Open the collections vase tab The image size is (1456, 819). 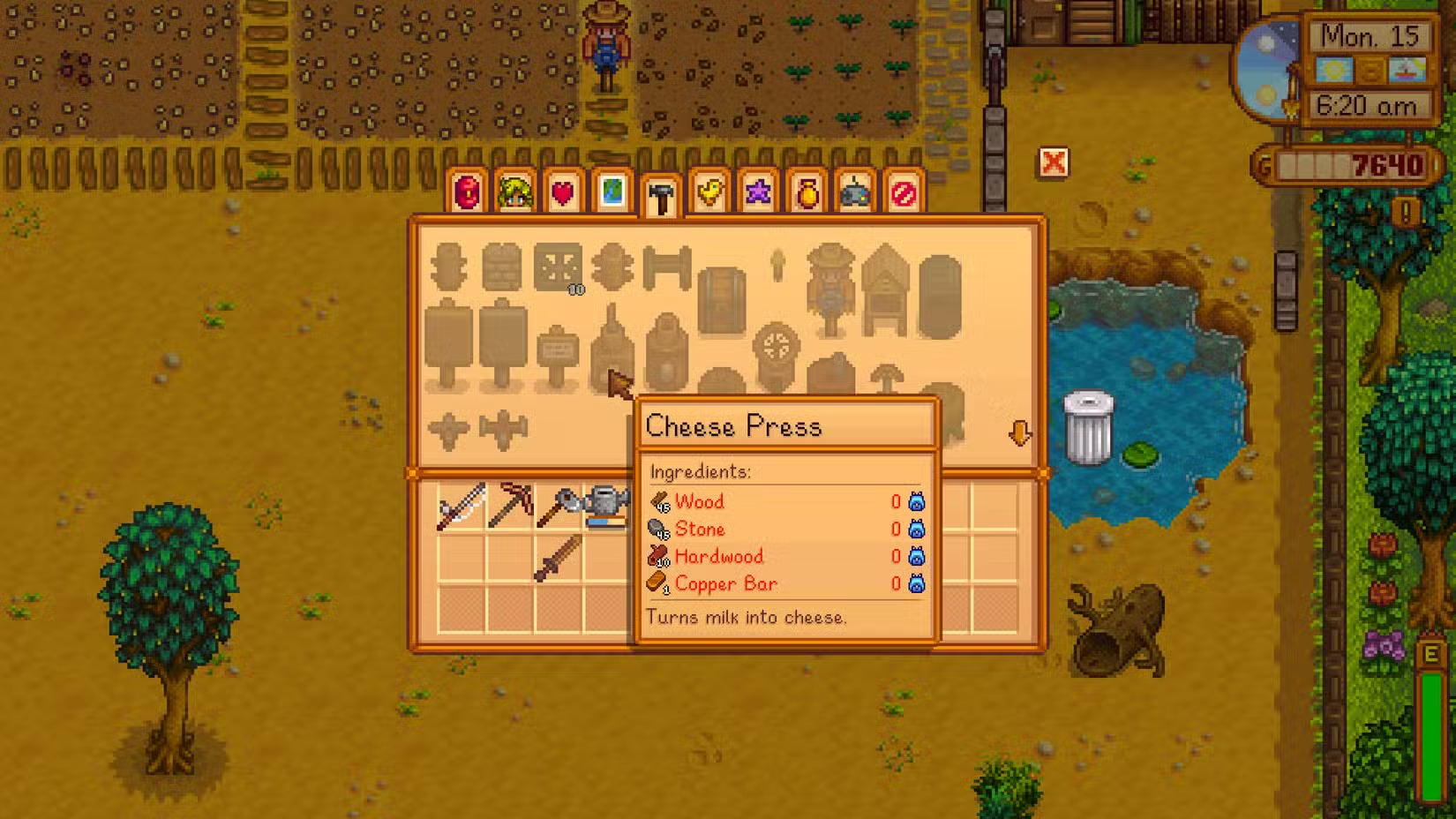(807, 192)
